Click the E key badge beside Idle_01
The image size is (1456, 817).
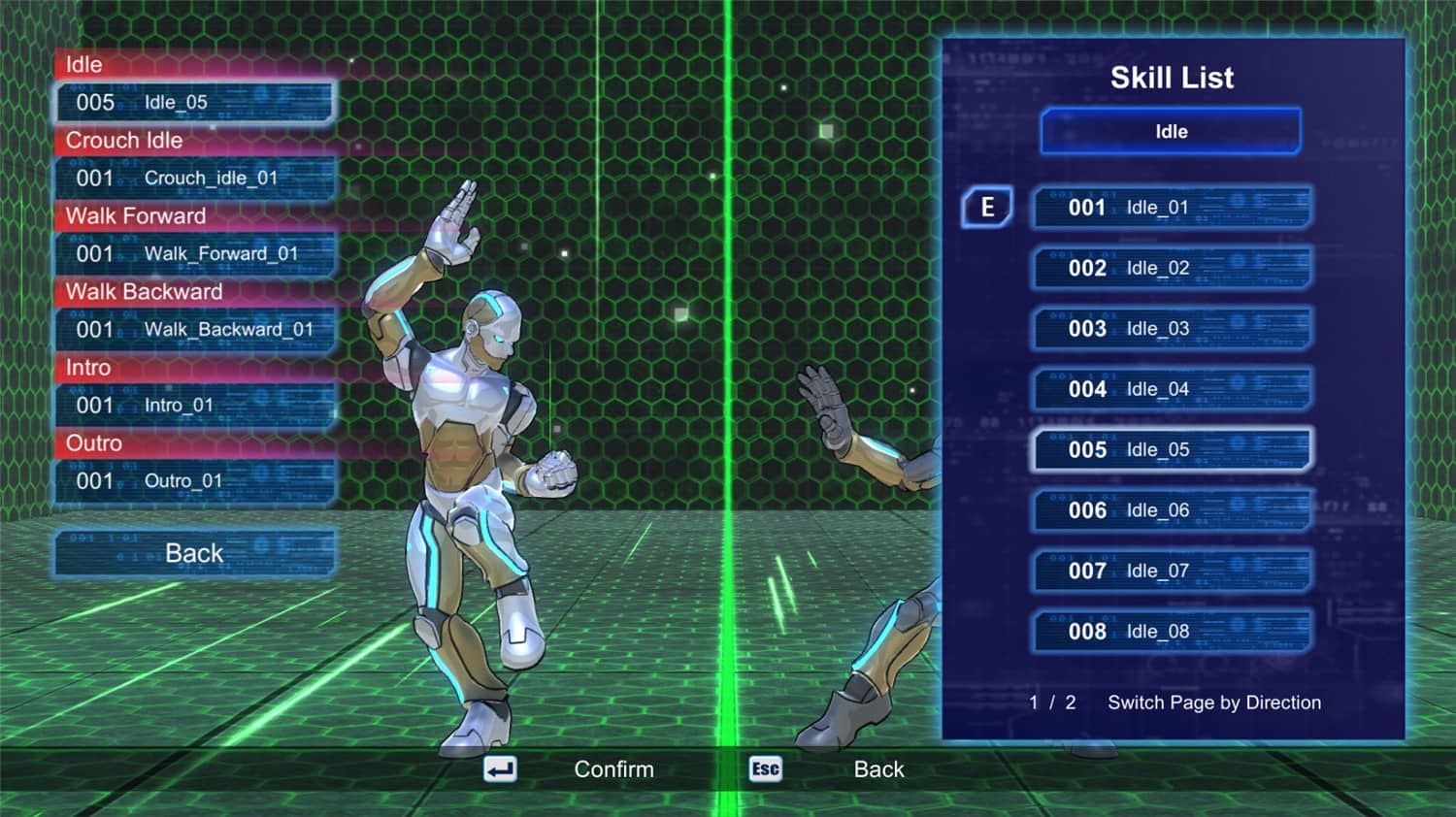[x=985, y=208]
